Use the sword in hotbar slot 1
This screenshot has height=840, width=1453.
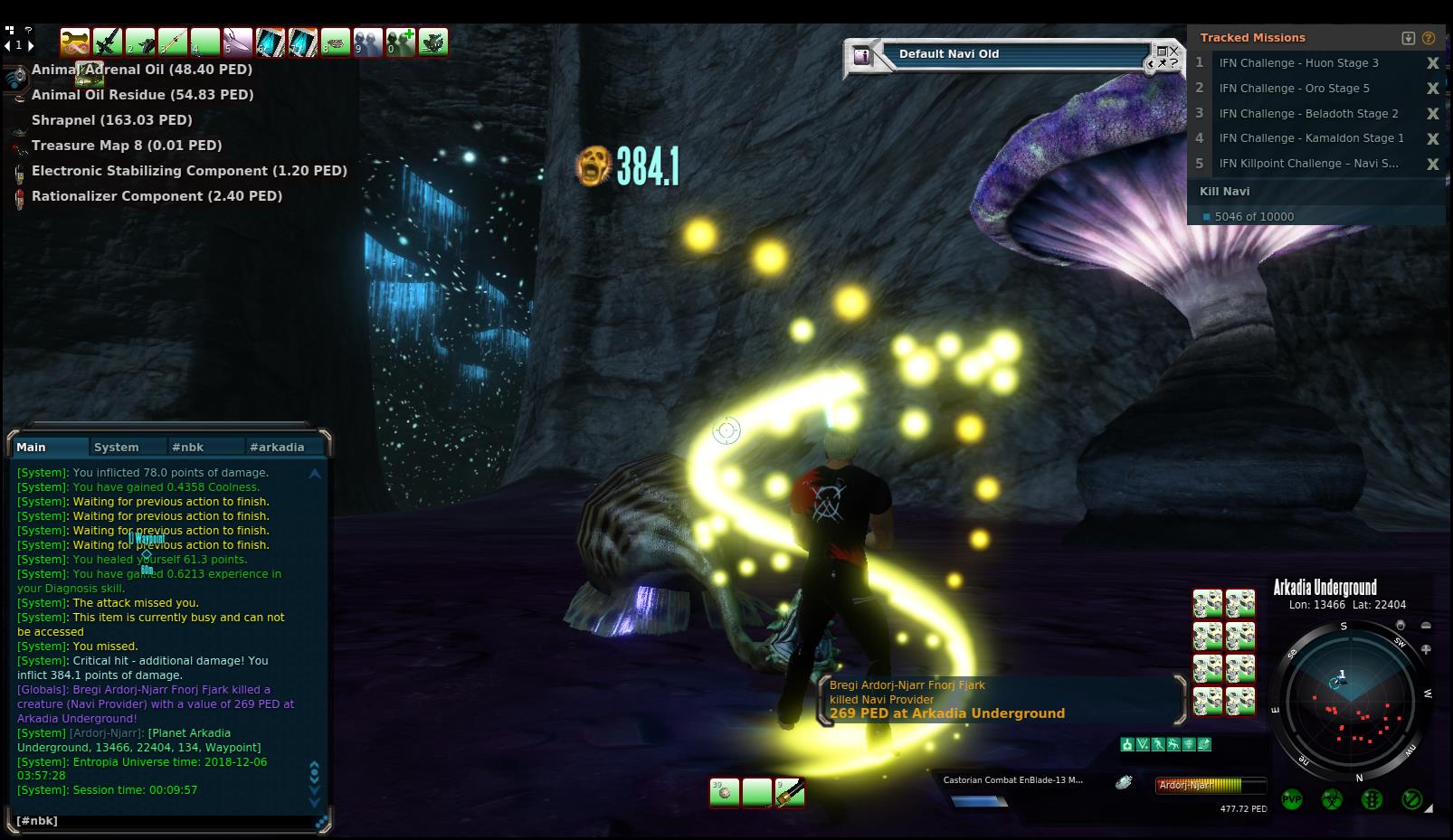coord(108,42)
